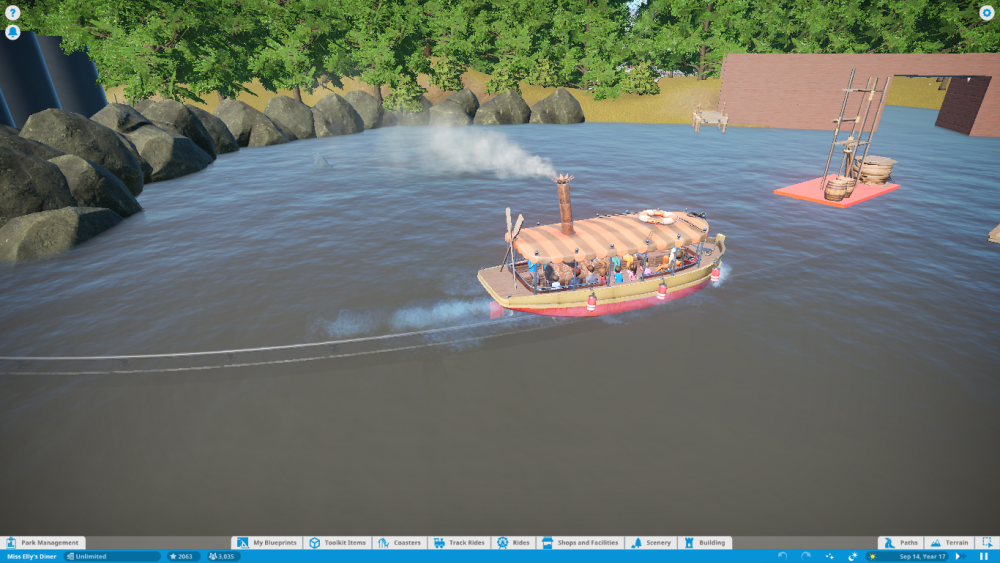Viewport: 1000px width, 563px height.
Task: Click the dashed-square multi-select tool
Action: 986,543
